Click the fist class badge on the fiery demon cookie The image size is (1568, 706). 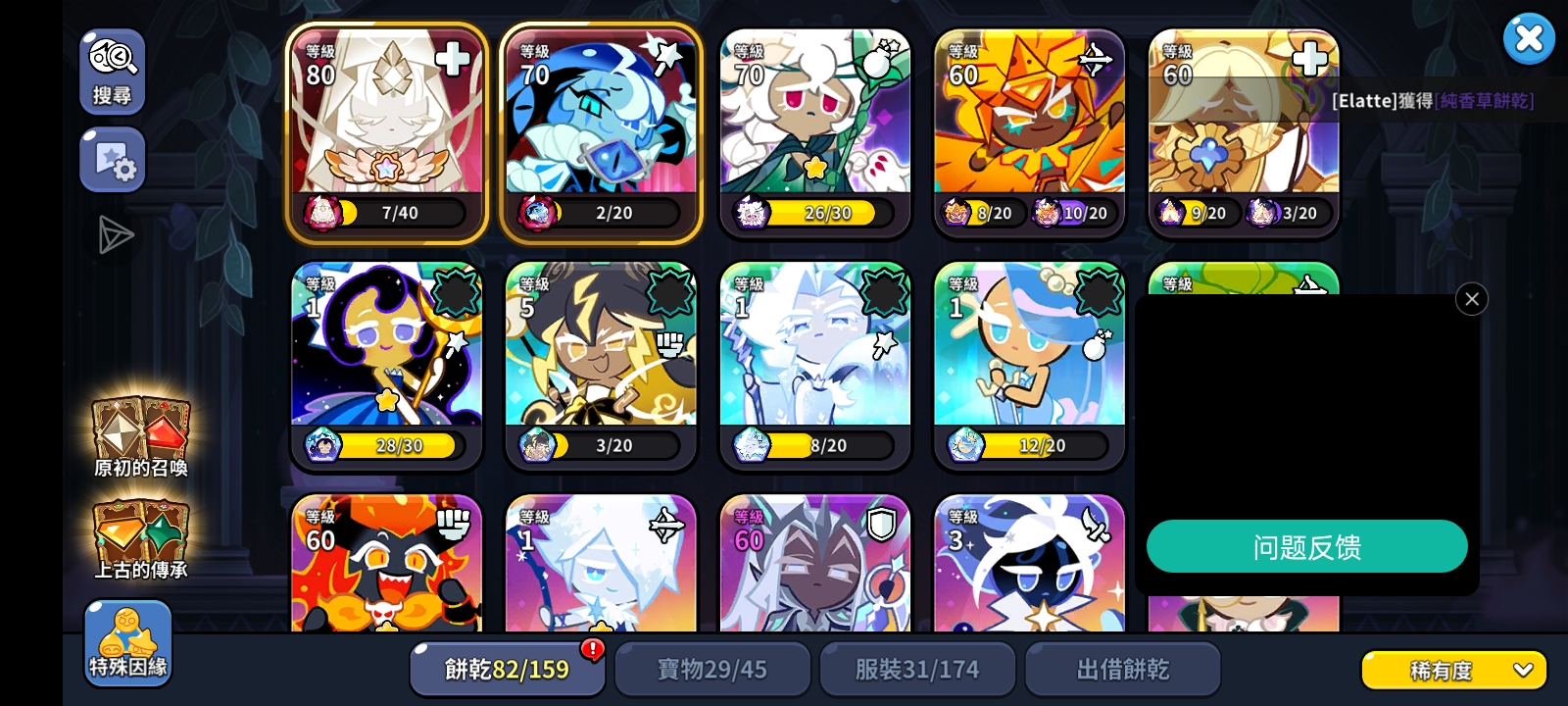(453, 524)
